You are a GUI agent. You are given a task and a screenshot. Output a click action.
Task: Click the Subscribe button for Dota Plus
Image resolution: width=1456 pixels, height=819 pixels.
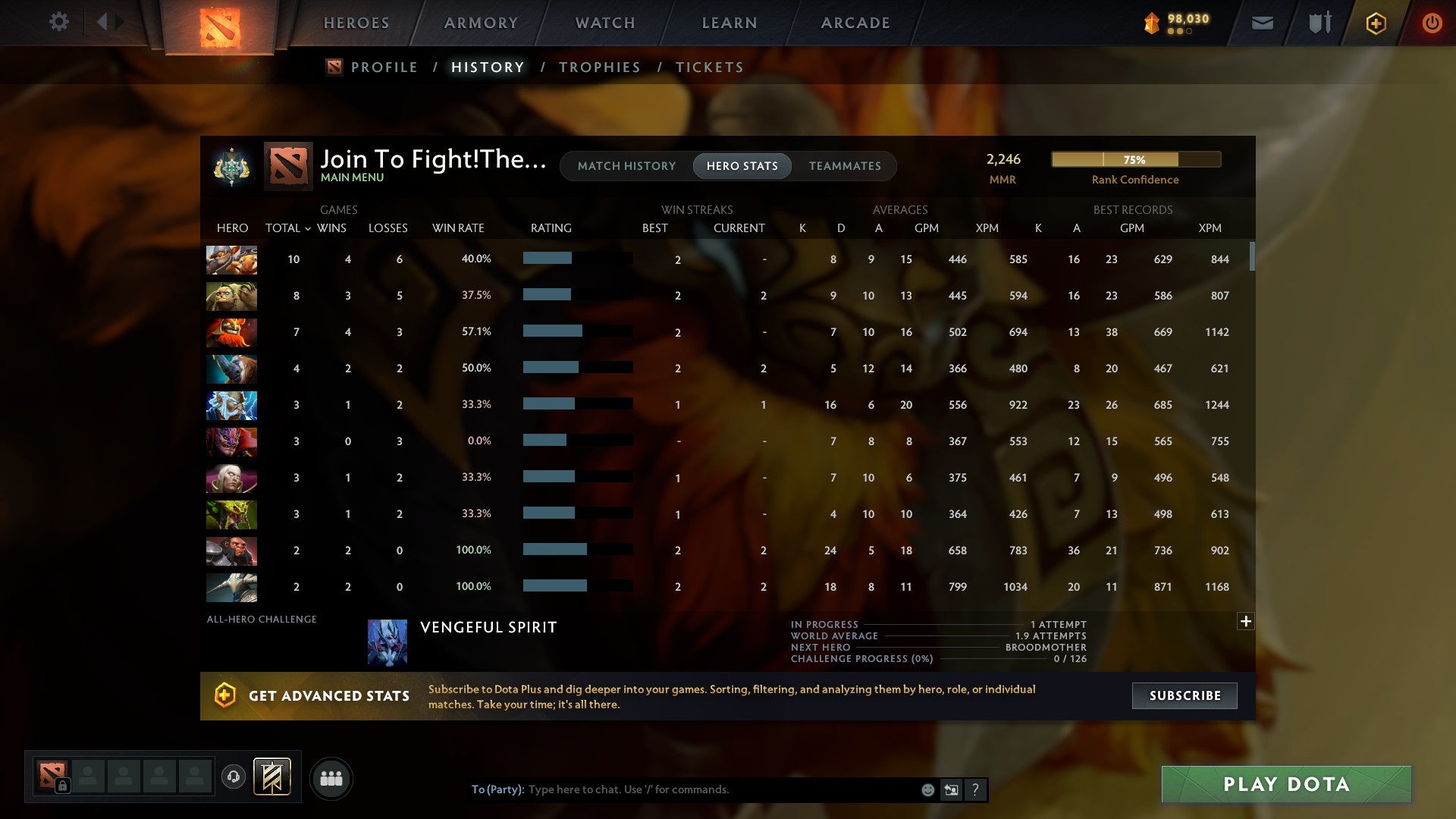1184,695
